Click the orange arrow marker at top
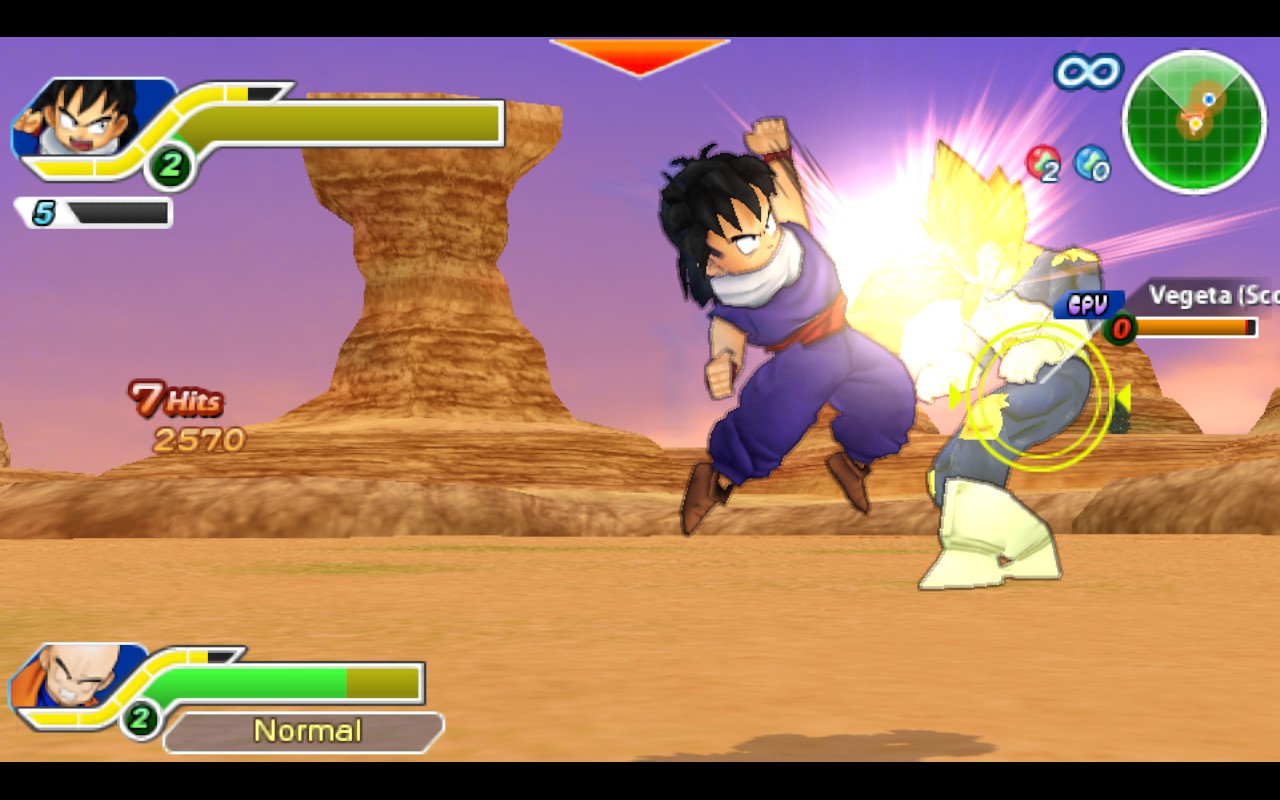Viewport: 1280px width, 800px height. coord(639,56)
